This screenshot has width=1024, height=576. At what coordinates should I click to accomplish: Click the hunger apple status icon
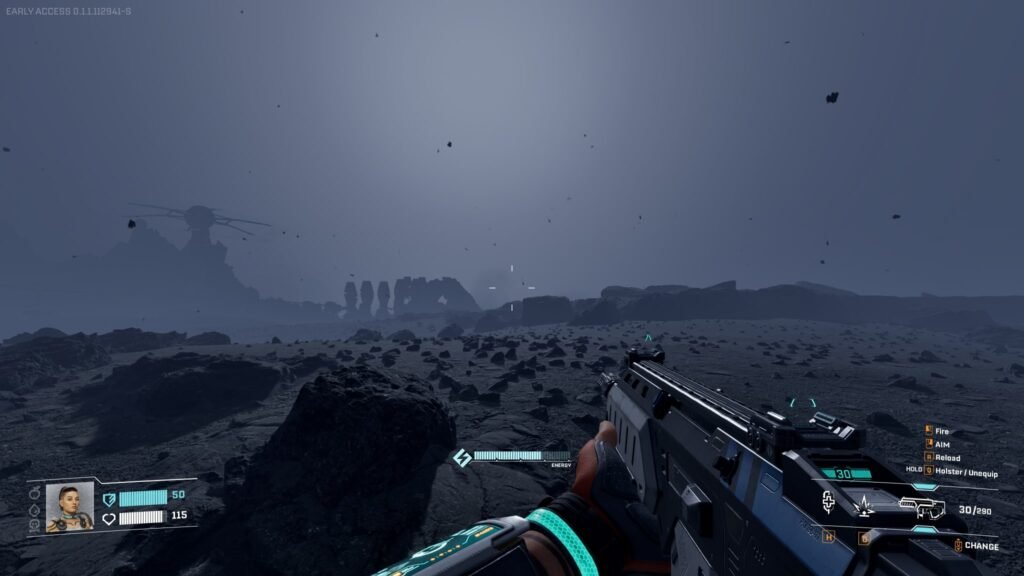35,494
